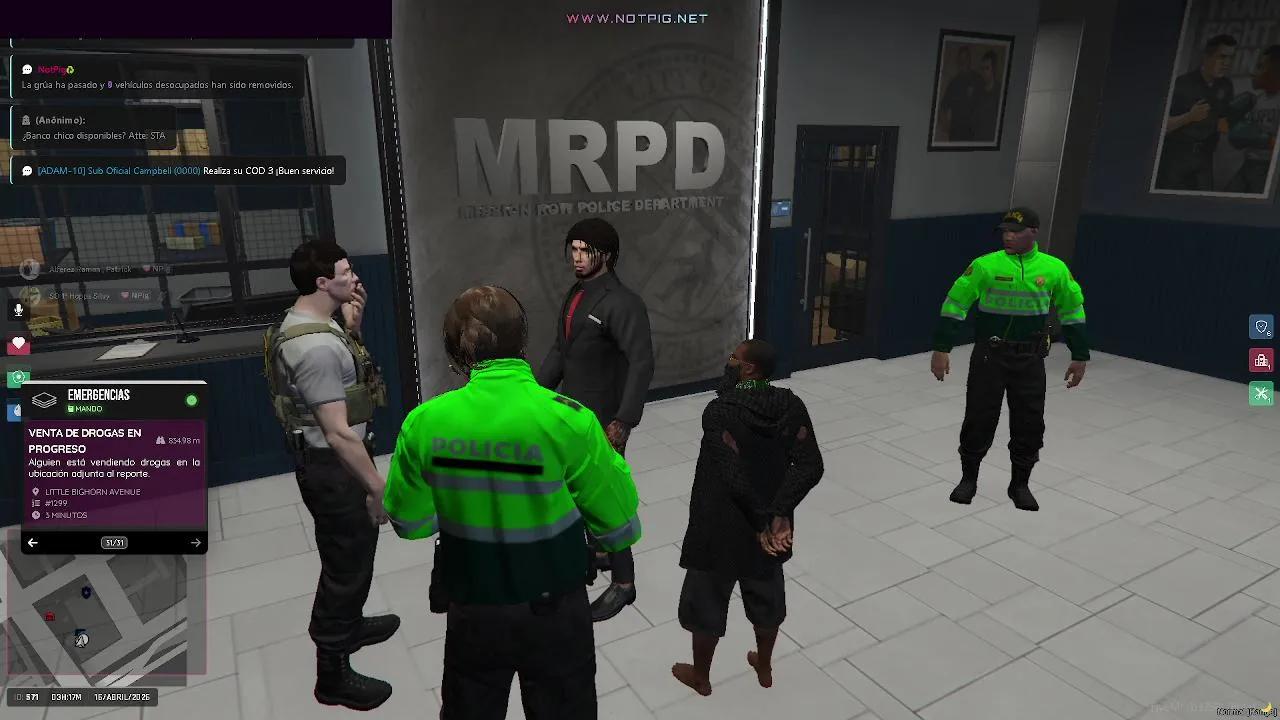Click the NotPig chat message icon bubble
Viewport: 1280px width, 720px height.
click(x=26, y=69)
